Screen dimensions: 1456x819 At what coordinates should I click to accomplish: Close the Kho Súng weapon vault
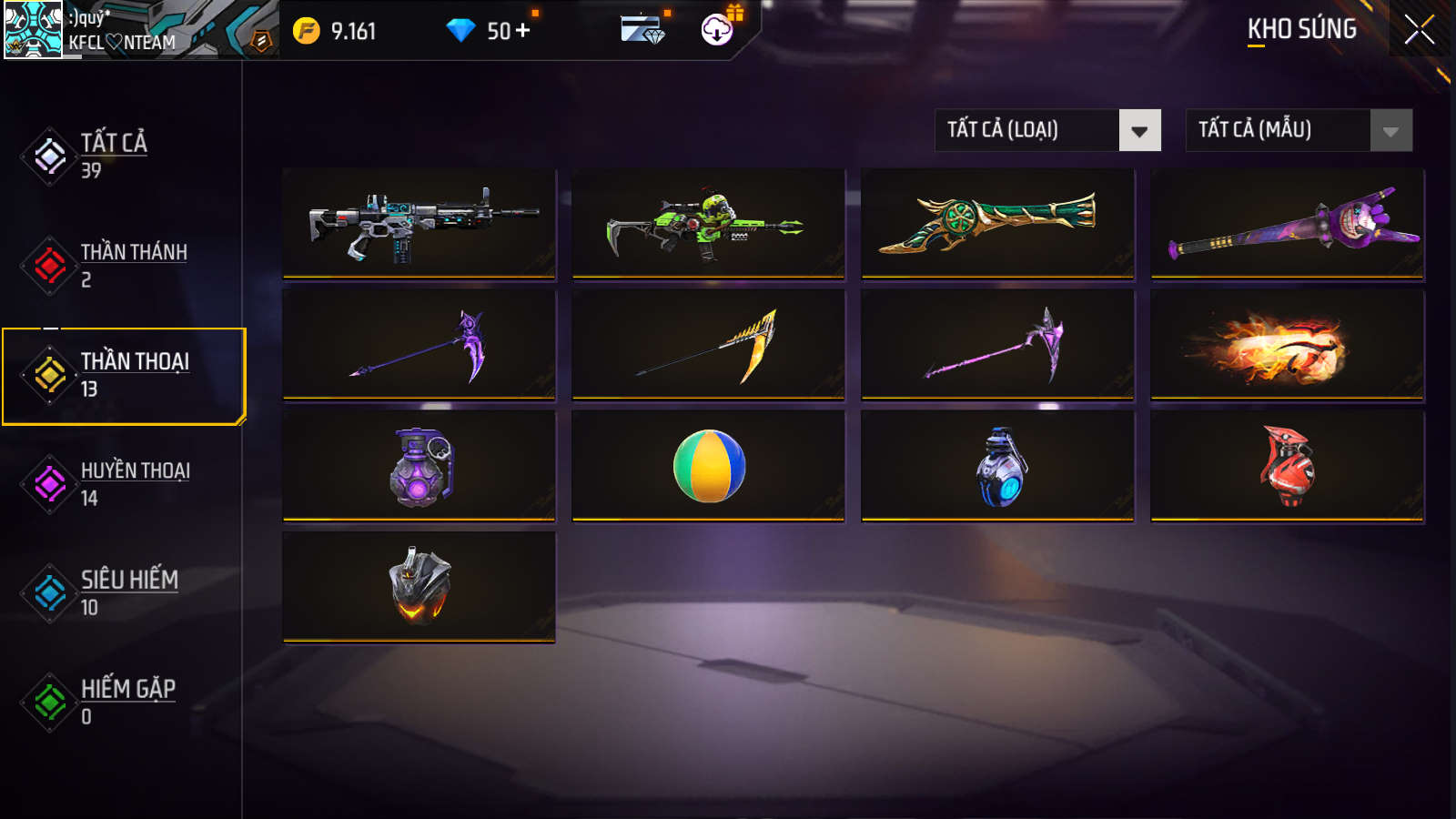(x=1419, y=30)
